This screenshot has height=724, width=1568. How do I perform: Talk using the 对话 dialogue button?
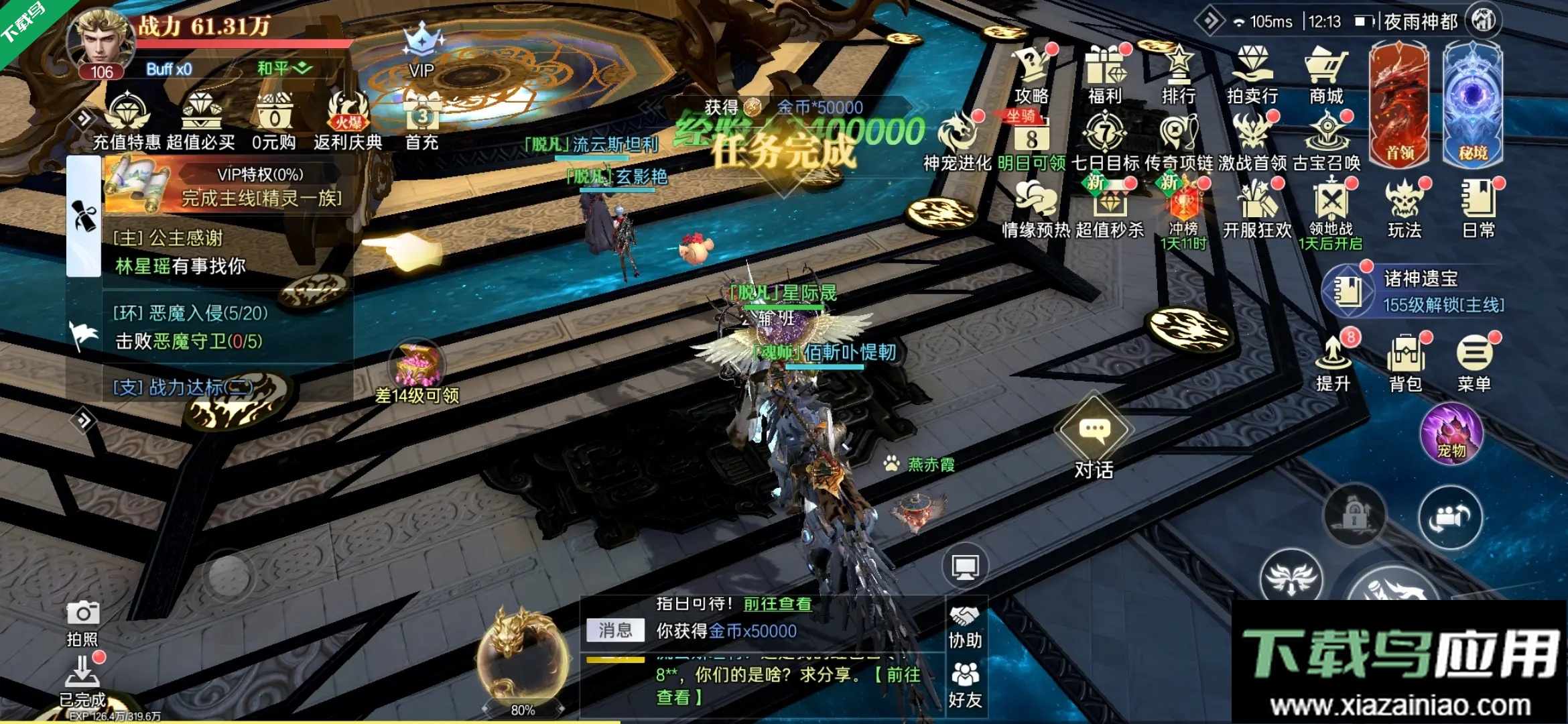point(1094,439)
